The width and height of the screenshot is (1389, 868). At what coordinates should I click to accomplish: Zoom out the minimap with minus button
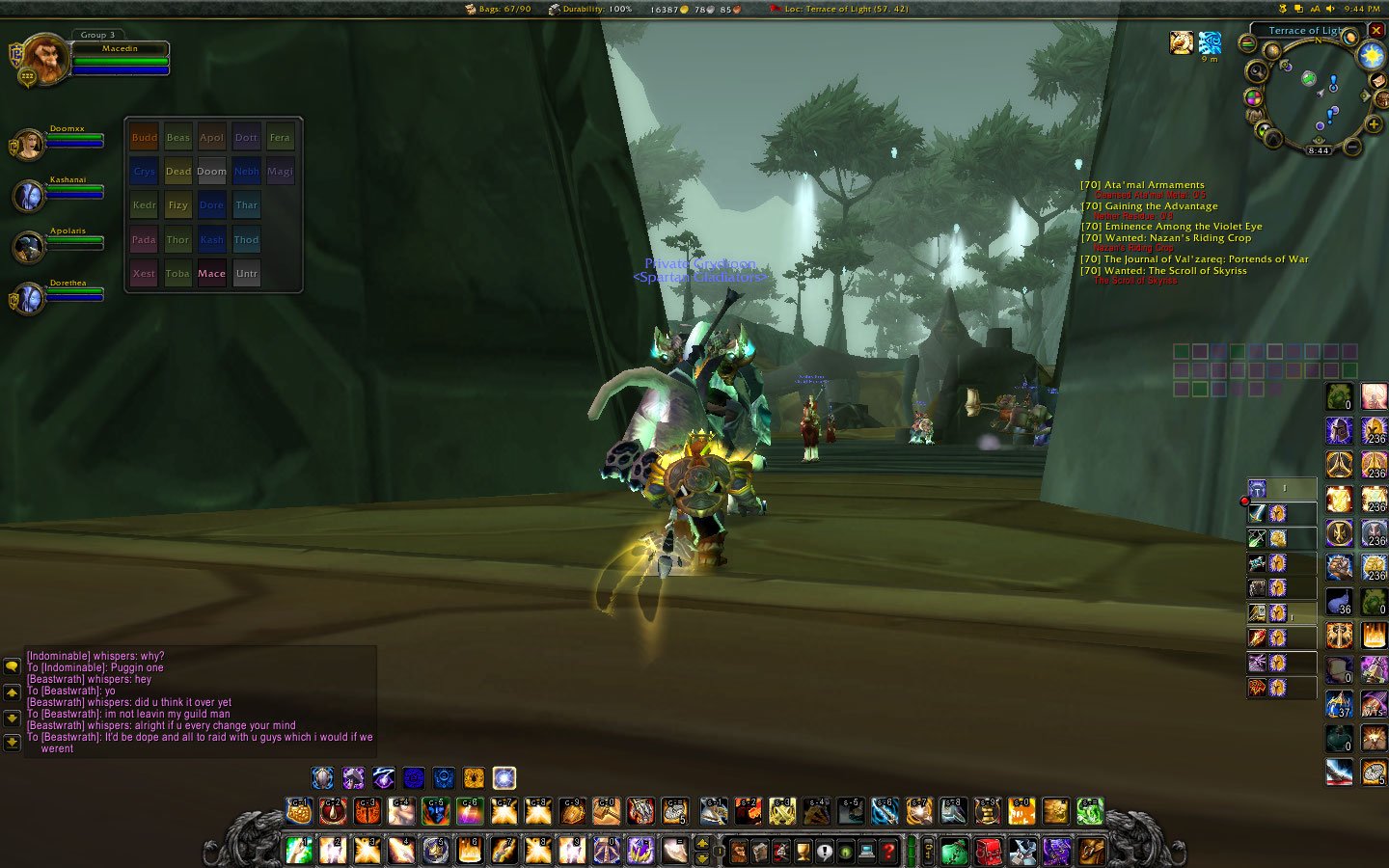coord(1351,147)
